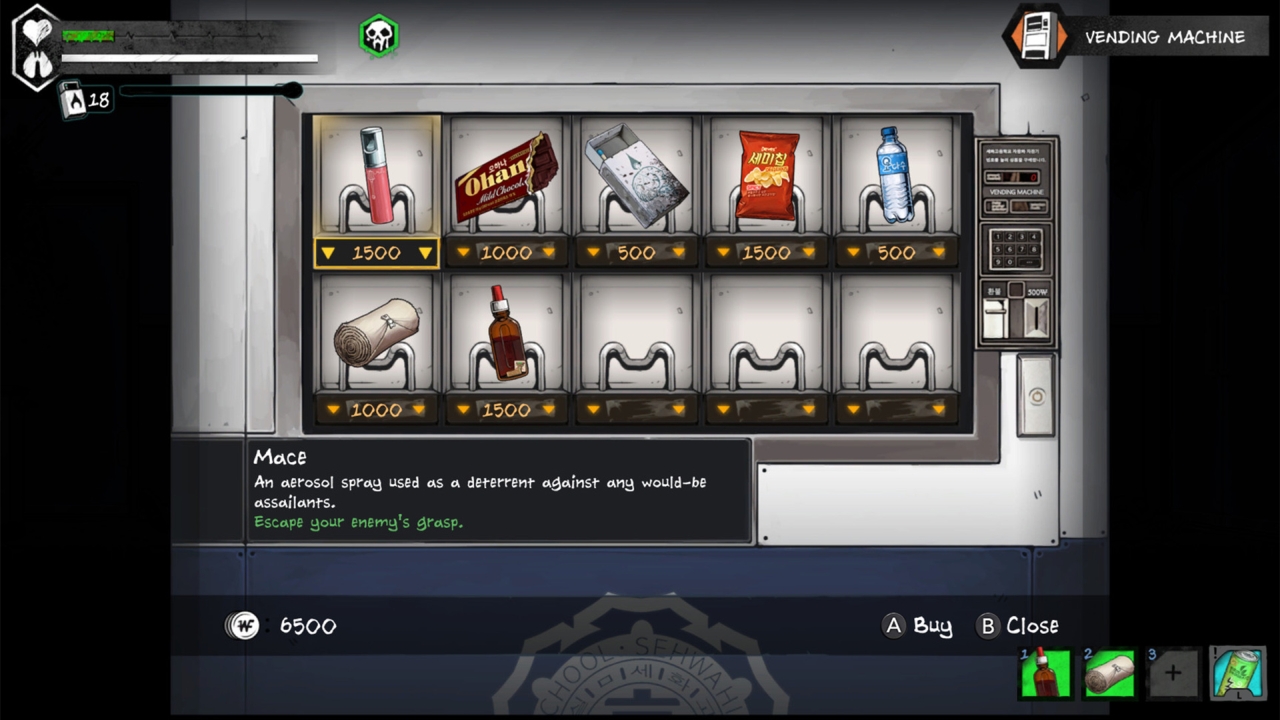Expand the left arrow on the 1500 Mace price

(330, 252)
